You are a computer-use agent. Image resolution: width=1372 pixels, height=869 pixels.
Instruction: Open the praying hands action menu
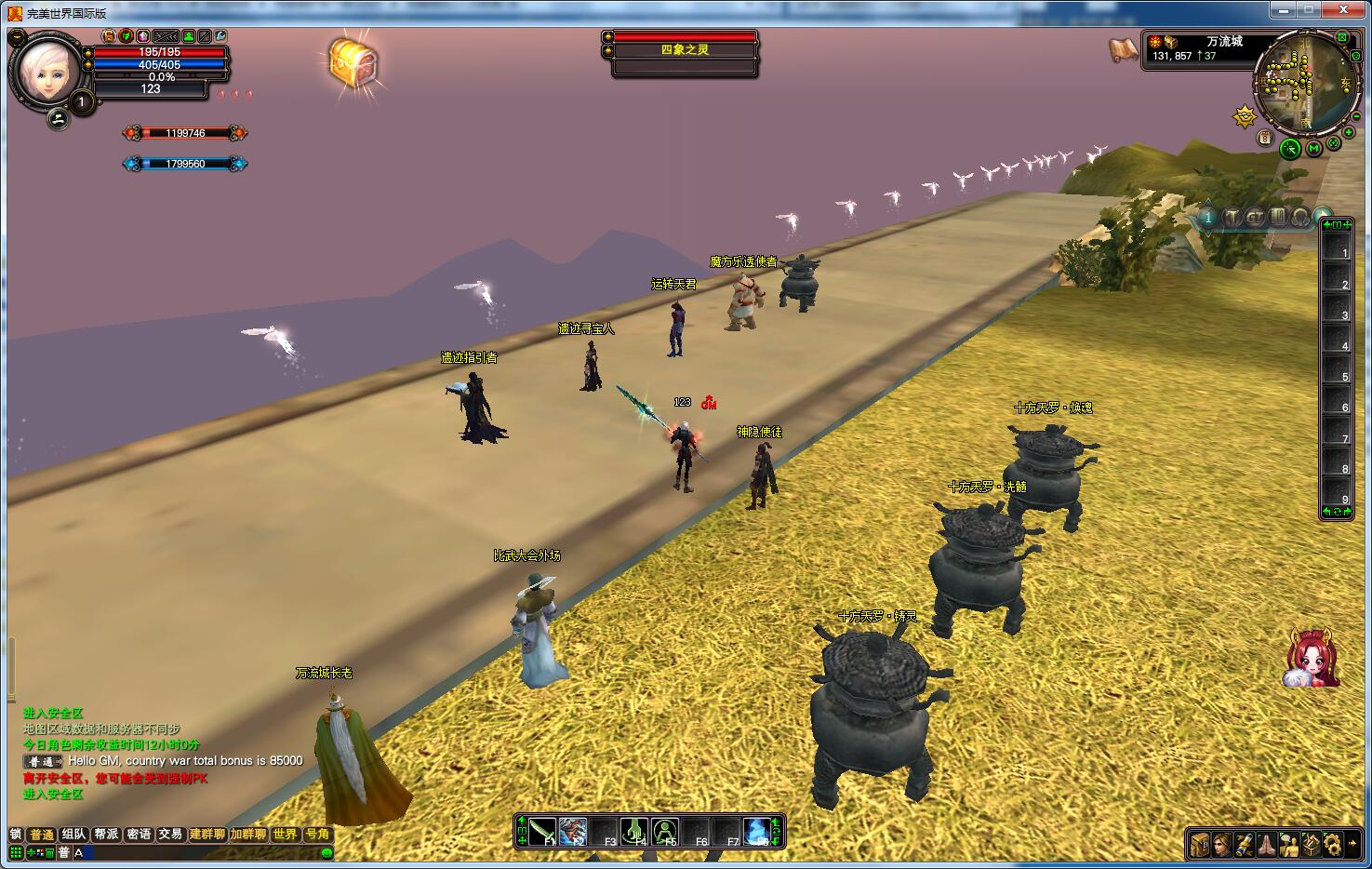click(1267, 845)
